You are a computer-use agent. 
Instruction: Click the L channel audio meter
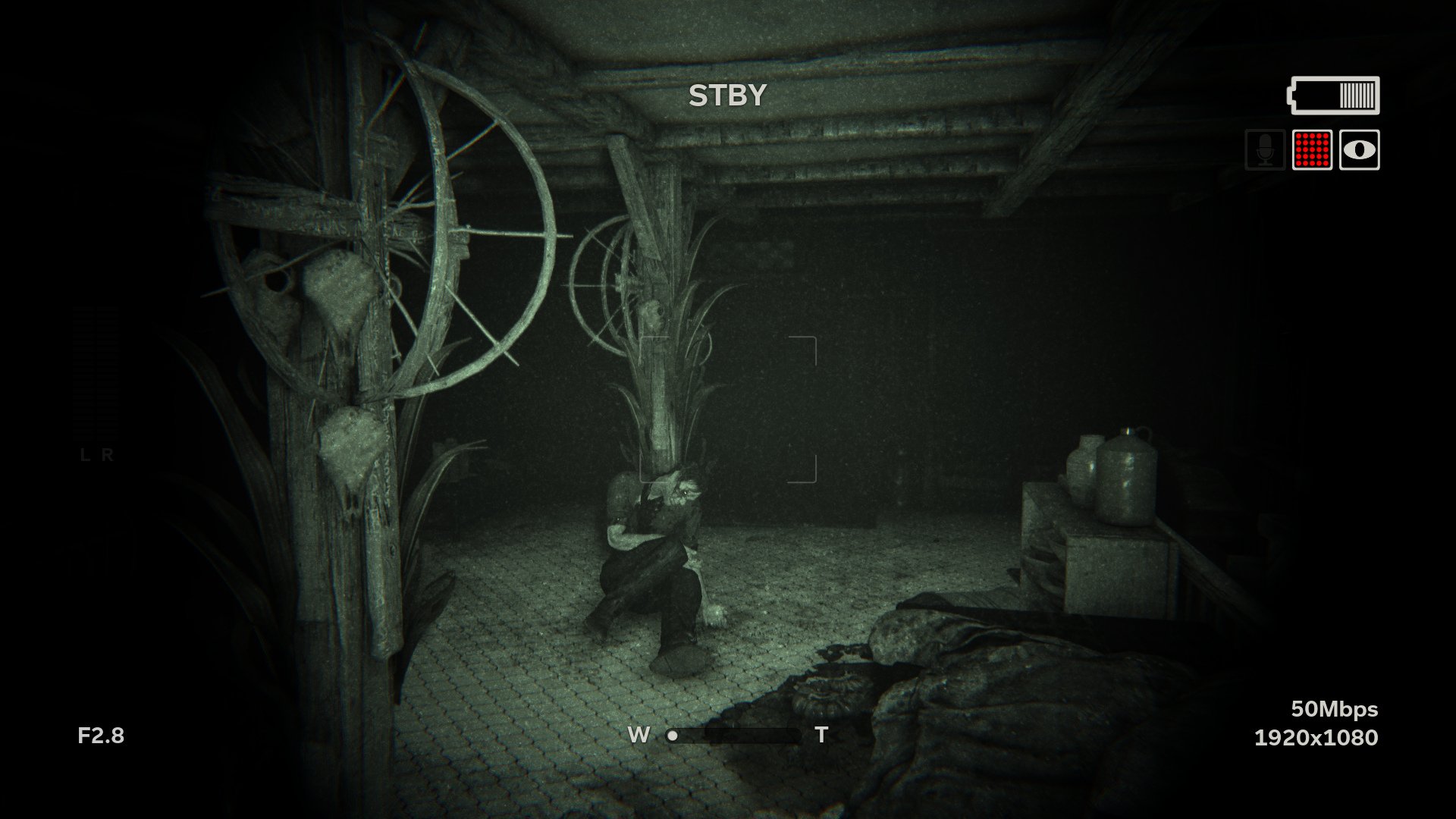[85, 372]
